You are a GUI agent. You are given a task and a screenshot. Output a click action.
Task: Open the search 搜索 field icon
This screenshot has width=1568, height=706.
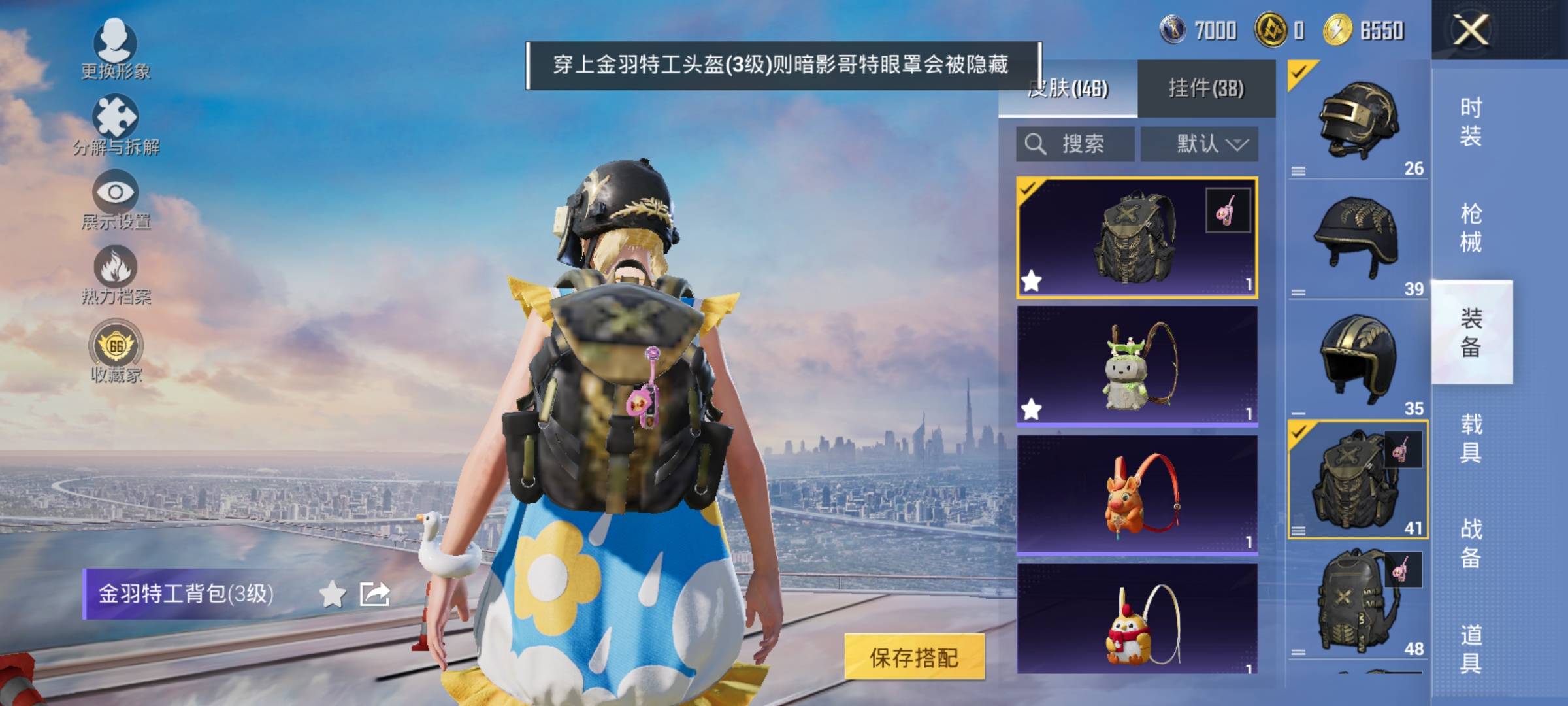(1036, 143)
